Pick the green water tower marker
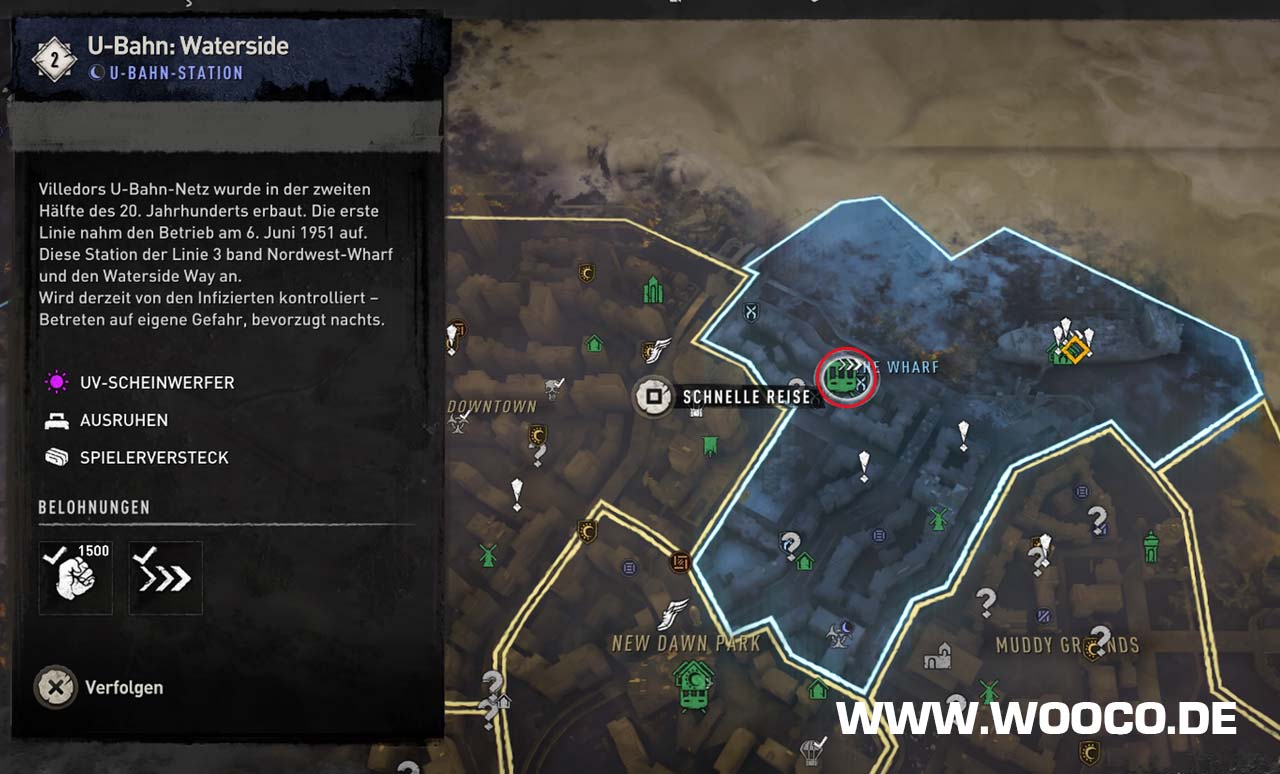This screenshot has width=1280, height=774. 1151,545
